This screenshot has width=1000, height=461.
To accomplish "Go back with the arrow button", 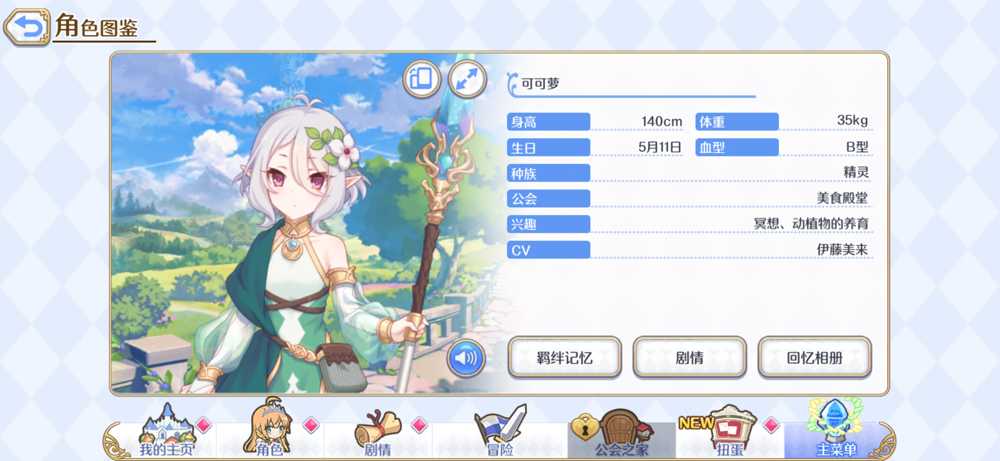I will click(x=28, y=26).
